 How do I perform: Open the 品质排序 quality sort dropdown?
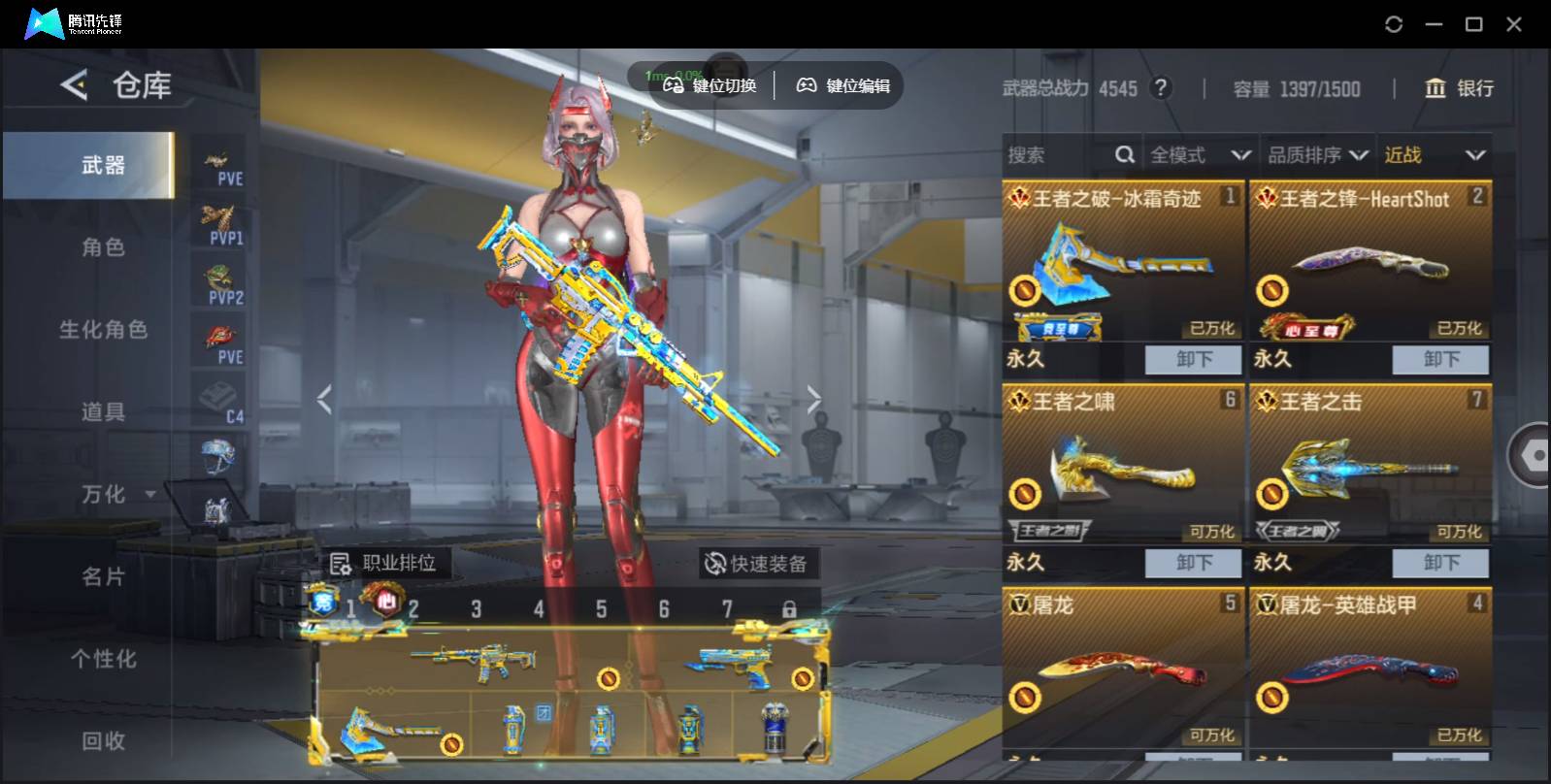(1317, 155)
